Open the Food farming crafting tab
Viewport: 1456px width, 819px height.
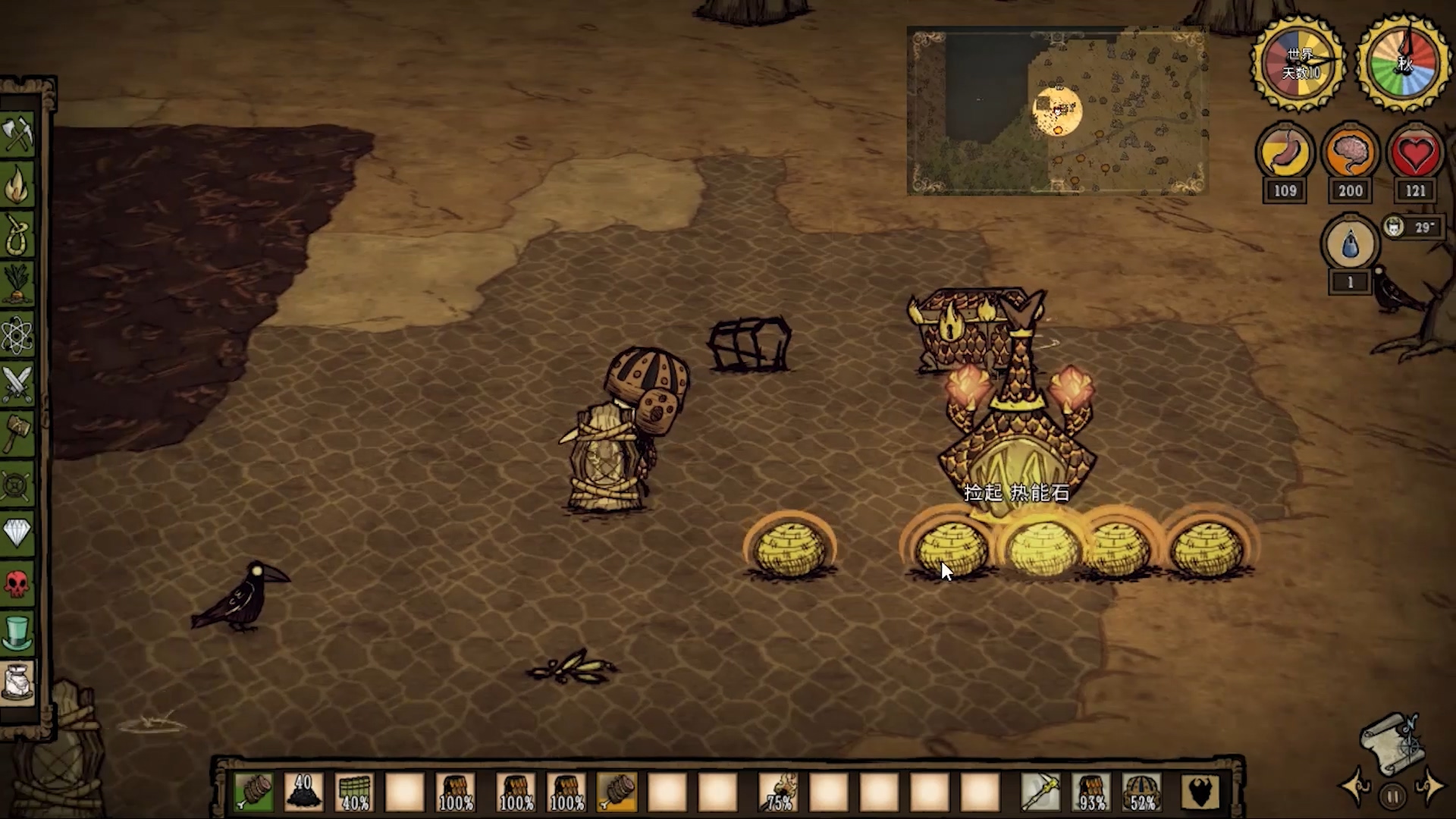click(x=17, y=284)
